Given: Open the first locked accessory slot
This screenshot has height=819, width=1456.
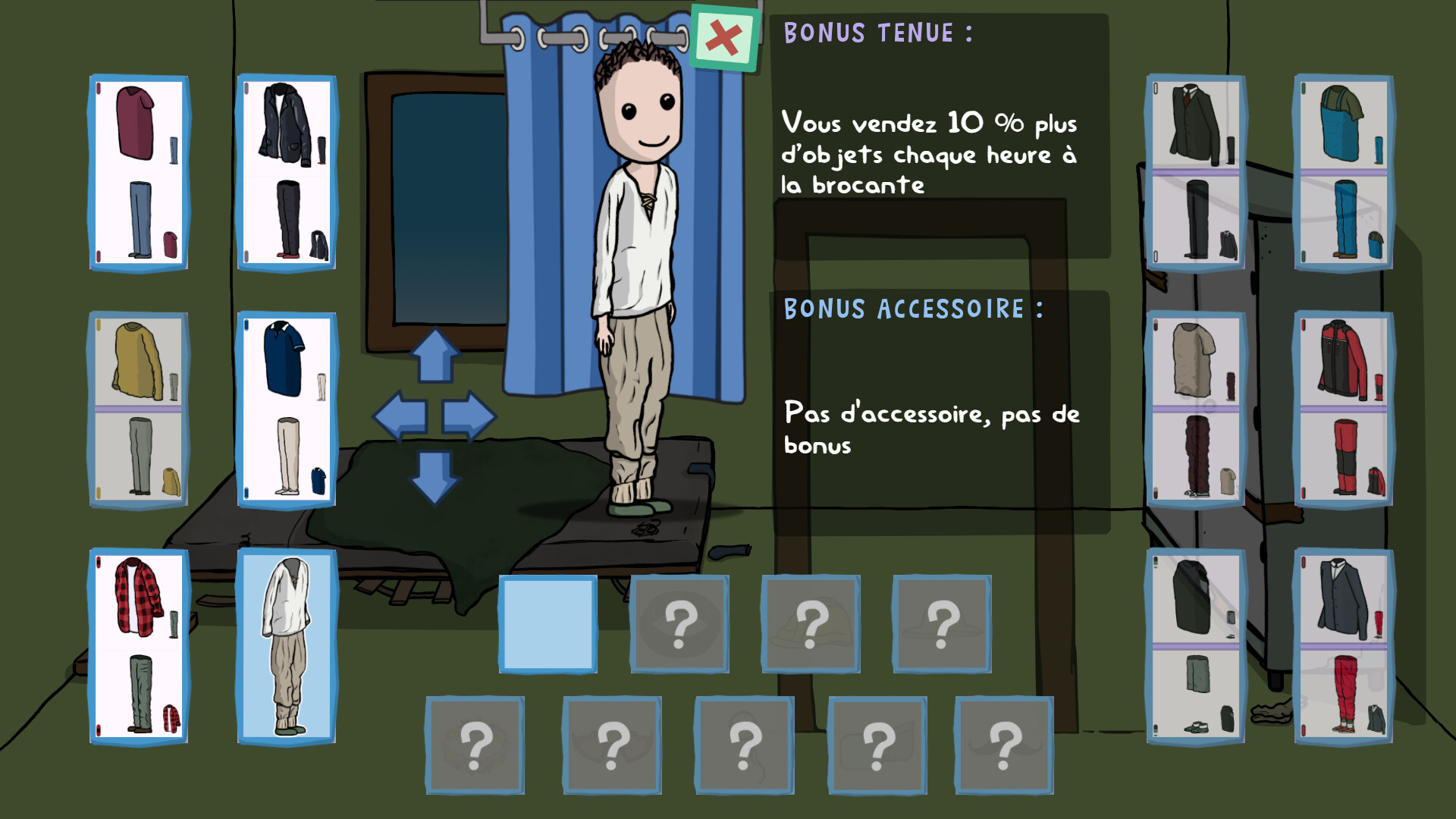Looking at the screenshot, I should pos(679,624).
